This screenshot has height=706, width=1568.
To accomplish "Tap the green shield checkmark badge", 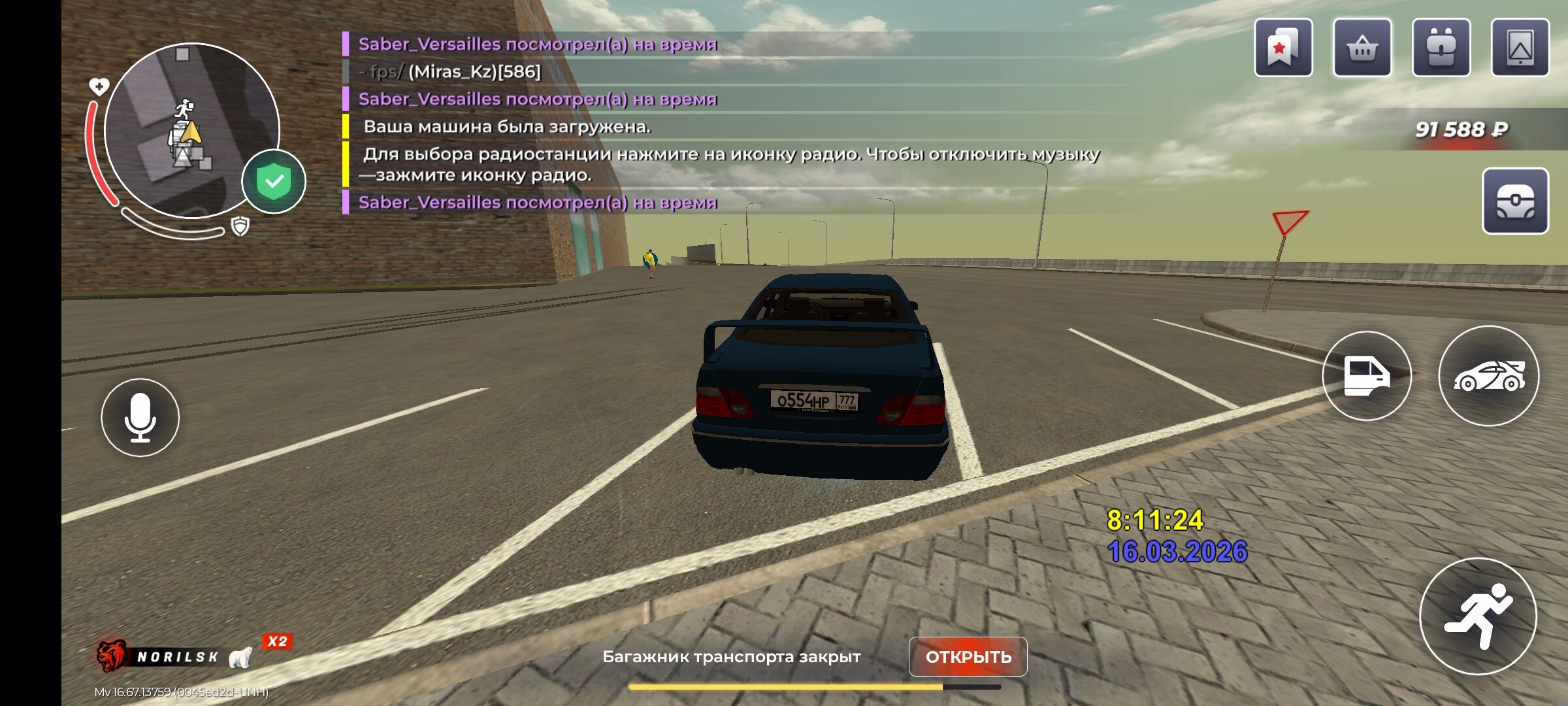I will click(x=274, y=182).
